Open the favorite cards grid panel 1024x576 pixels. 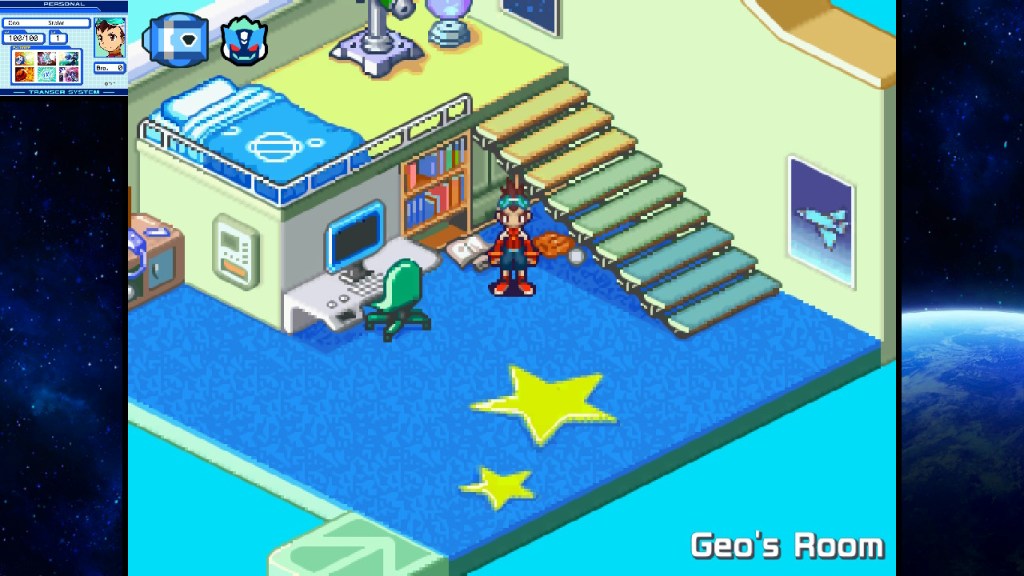(46, 66)
